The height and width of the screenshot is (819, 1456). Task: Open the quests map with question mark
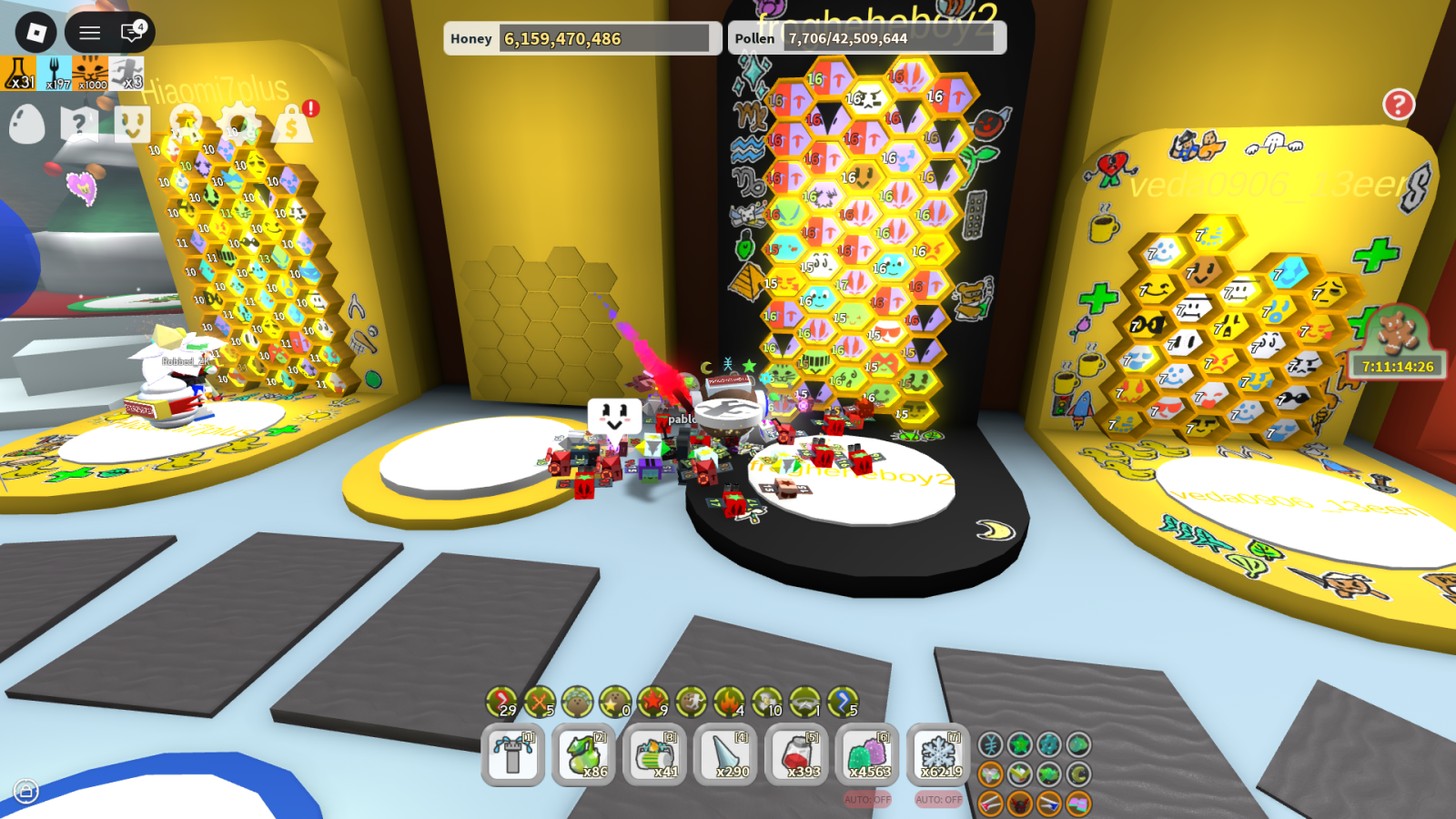click(79, 123)
